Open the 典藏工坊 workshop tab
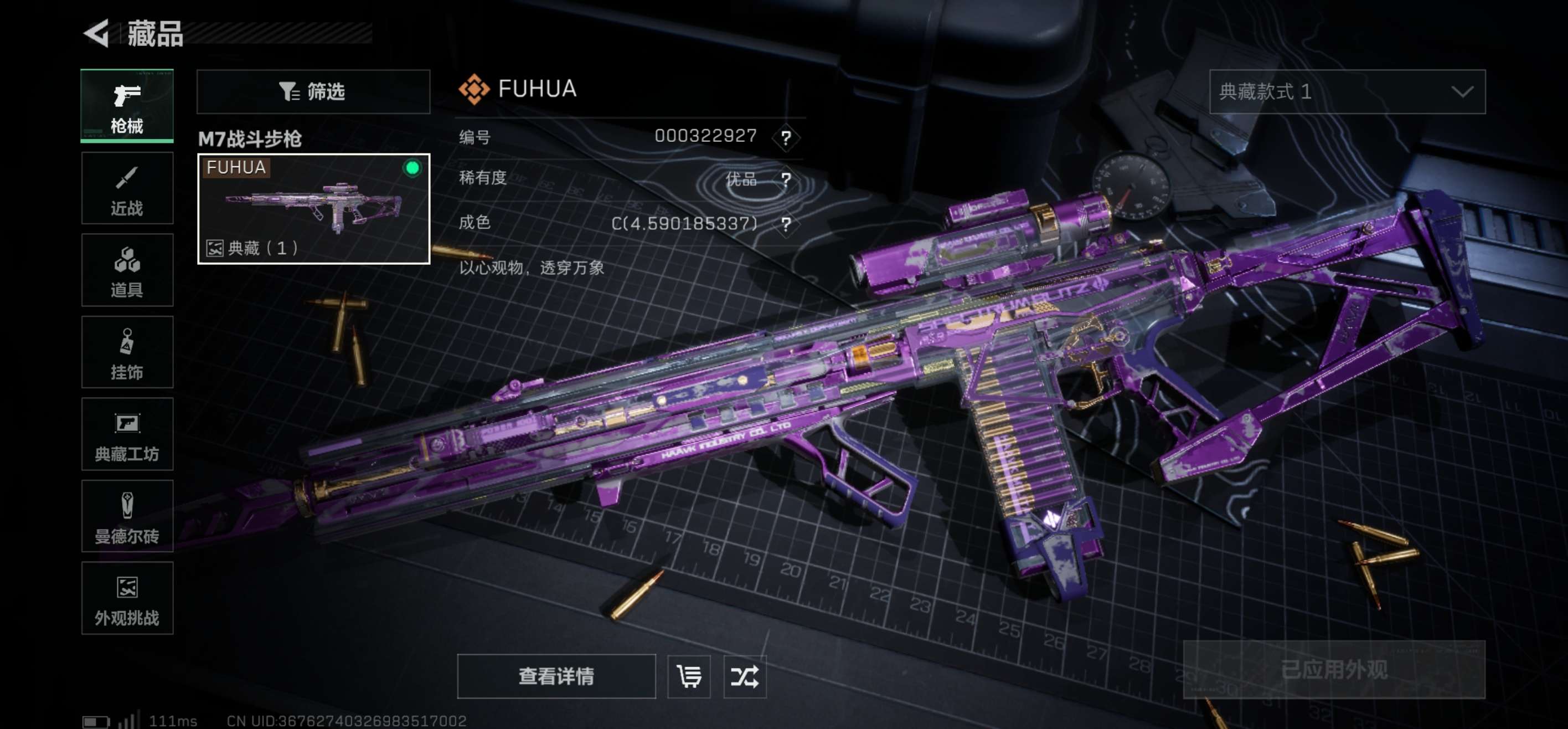The image size is (1568, 729). tap(127, 434)
